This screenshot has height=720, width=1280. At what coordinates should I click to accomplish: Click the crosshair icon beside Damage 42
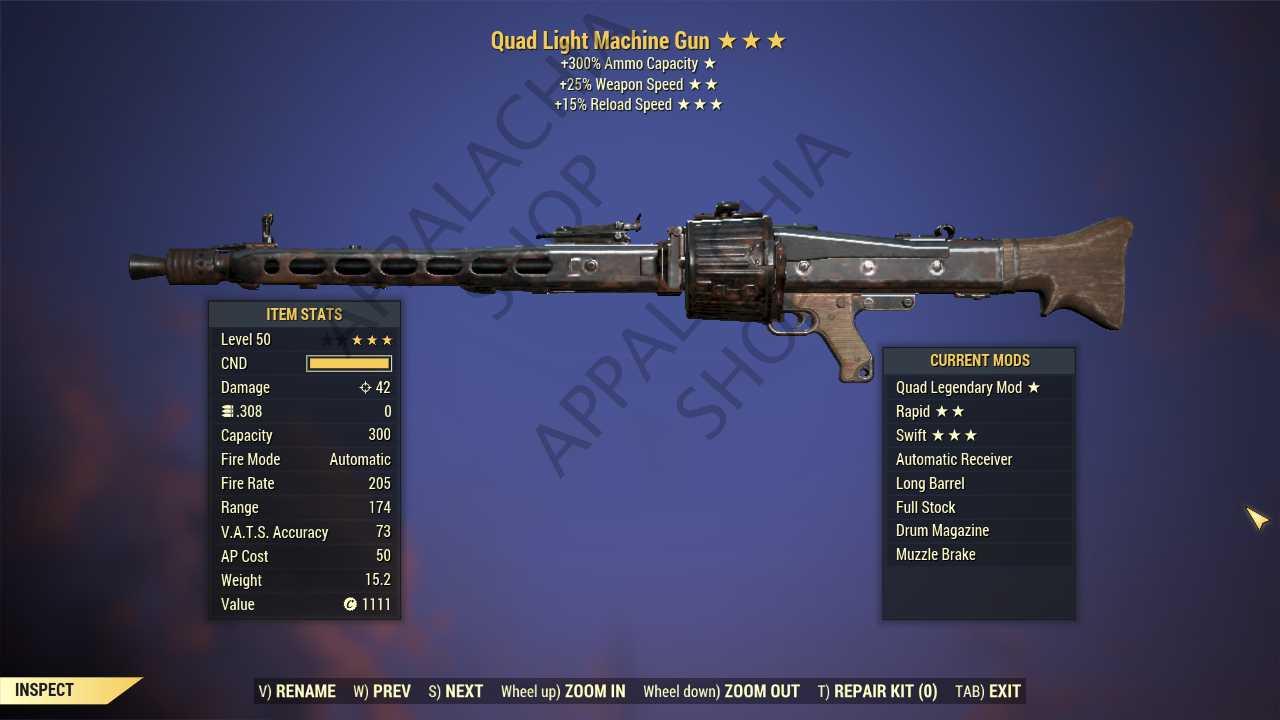coord(367,387)
